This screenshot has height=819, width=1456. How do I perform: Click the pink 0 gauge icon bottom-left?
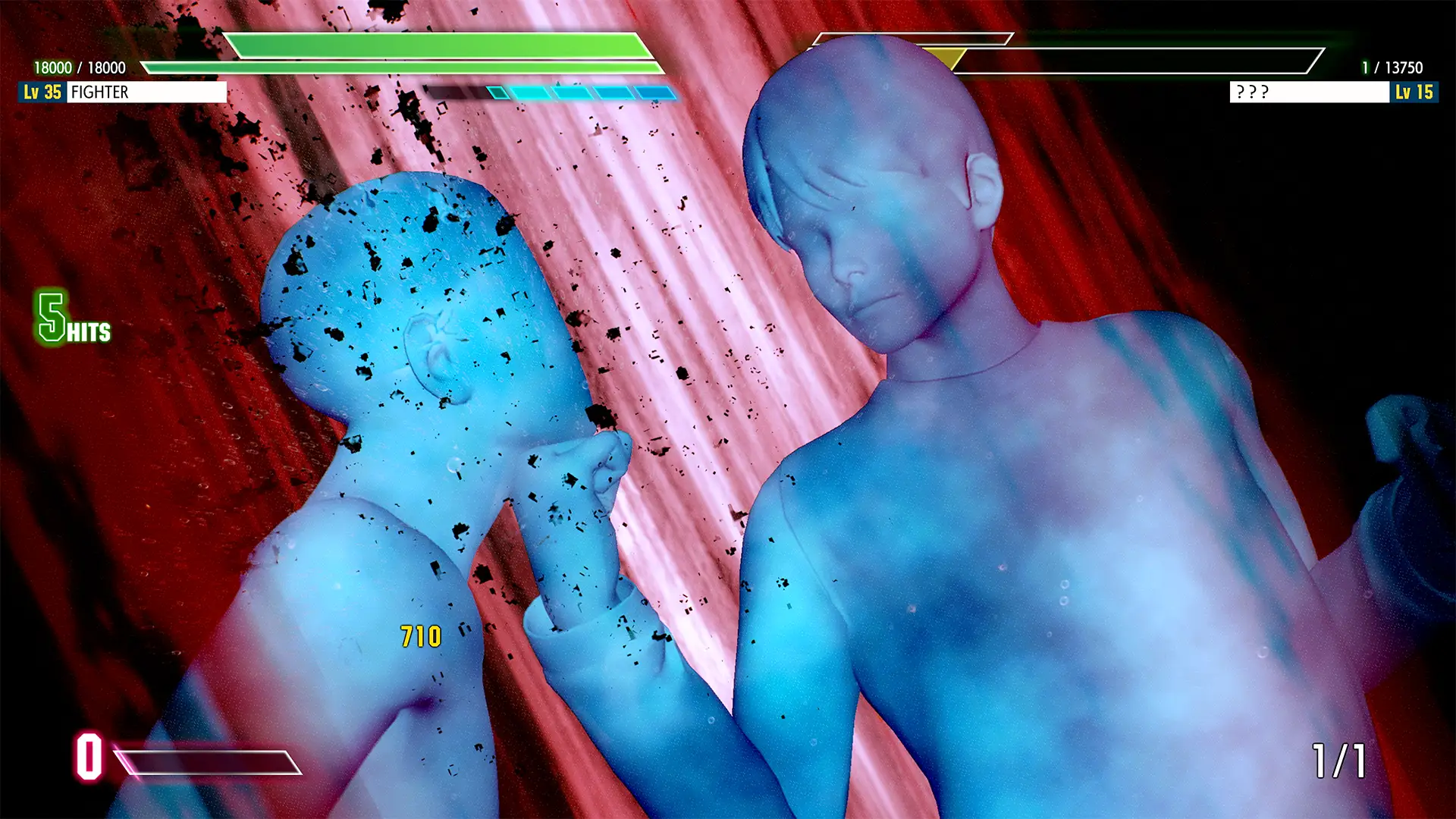89,756
